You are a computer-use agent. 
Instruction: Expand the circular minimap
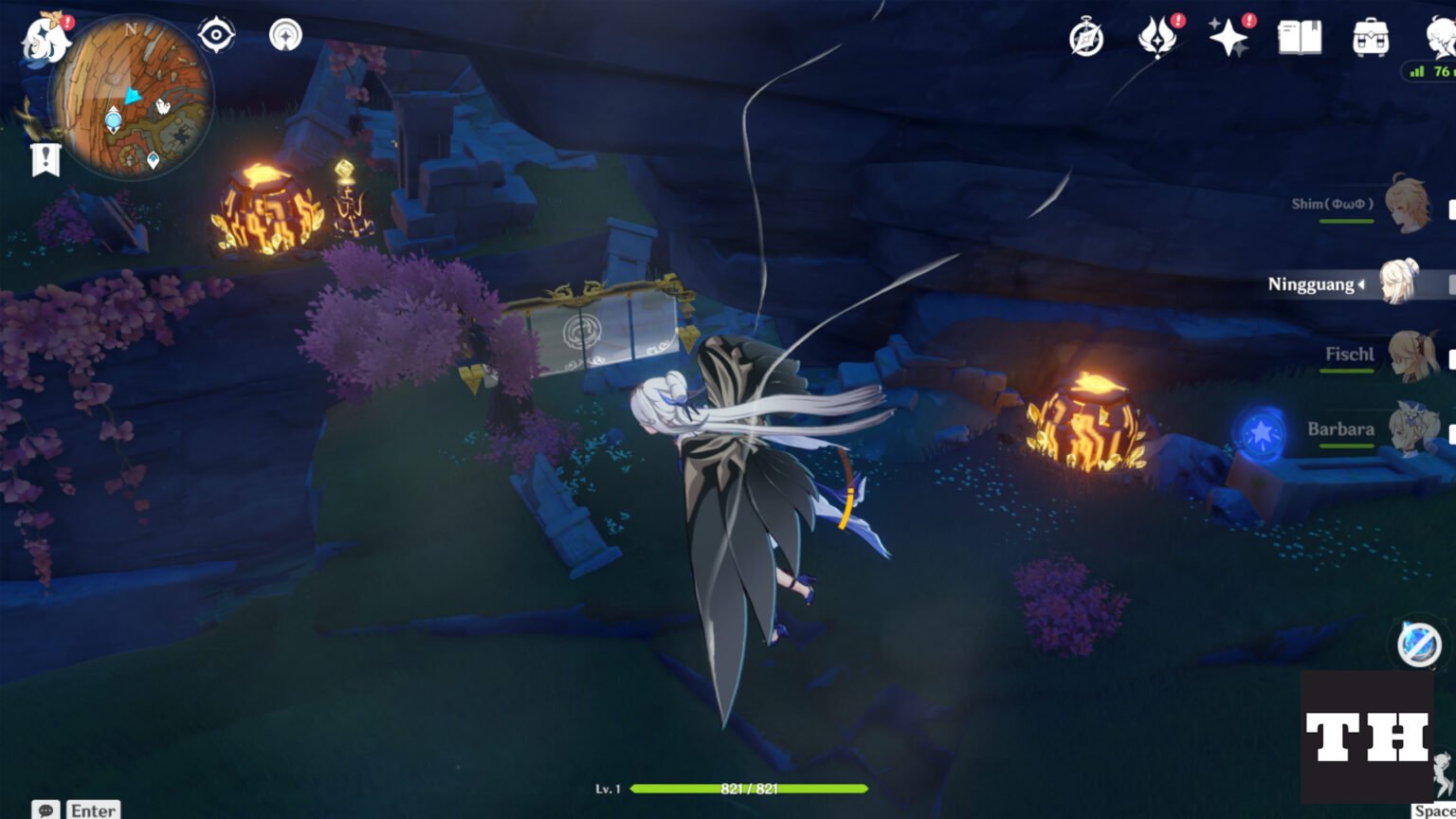[x=132, y=98]
